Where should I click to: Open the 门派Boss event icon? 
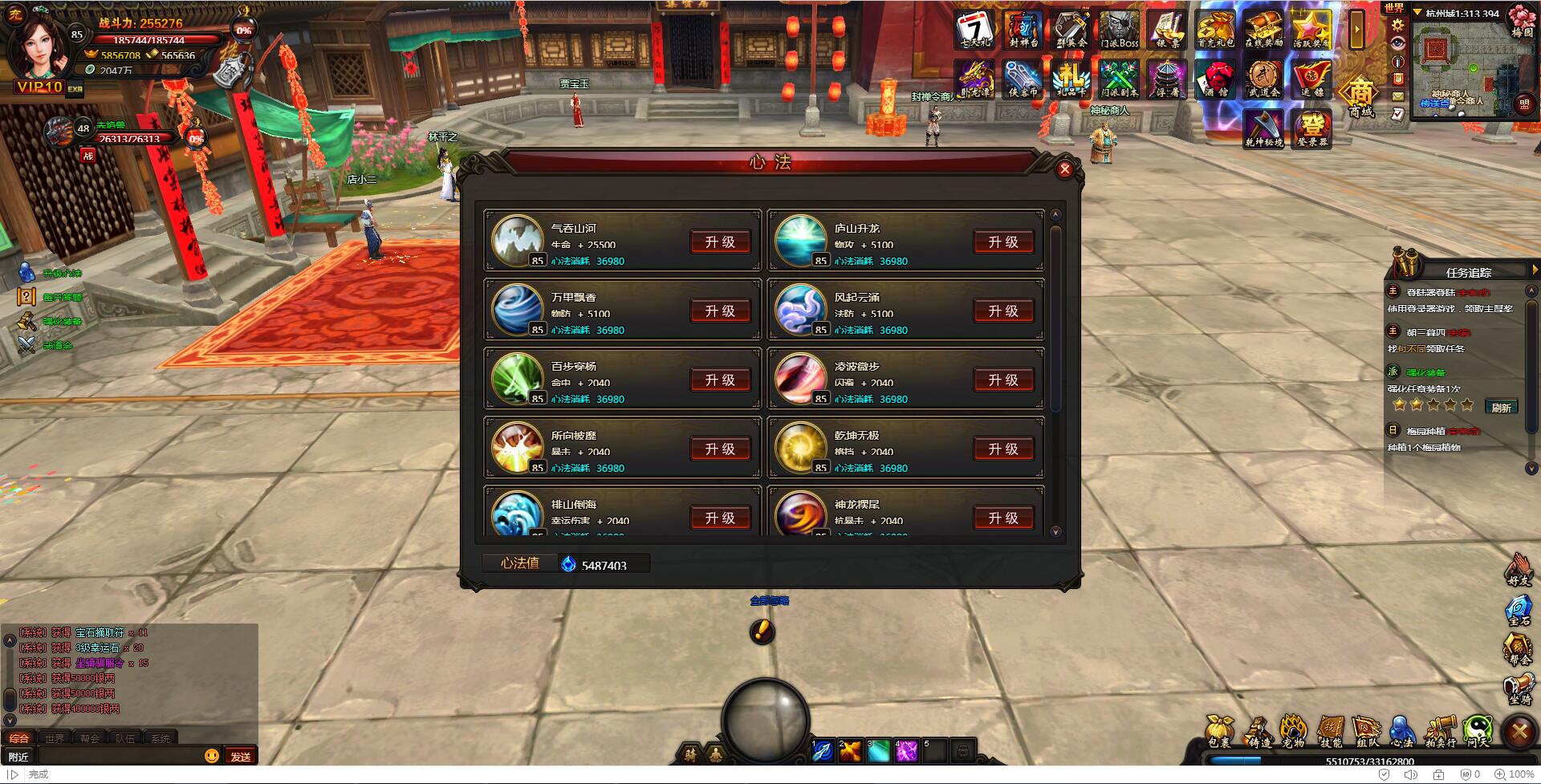1119,30
